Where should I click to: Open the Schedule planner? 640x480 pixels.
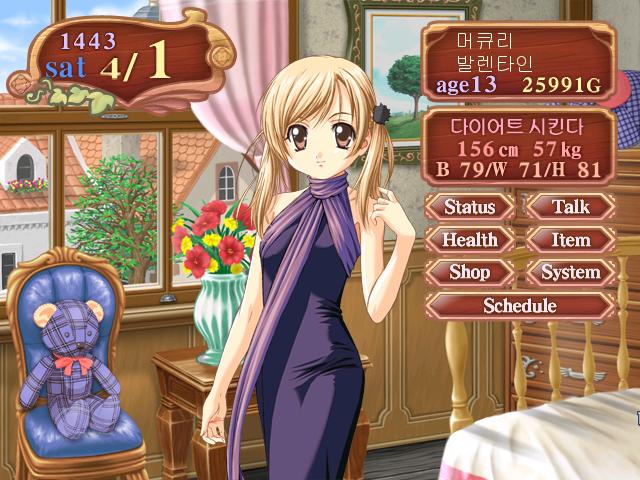coord(520,305)
